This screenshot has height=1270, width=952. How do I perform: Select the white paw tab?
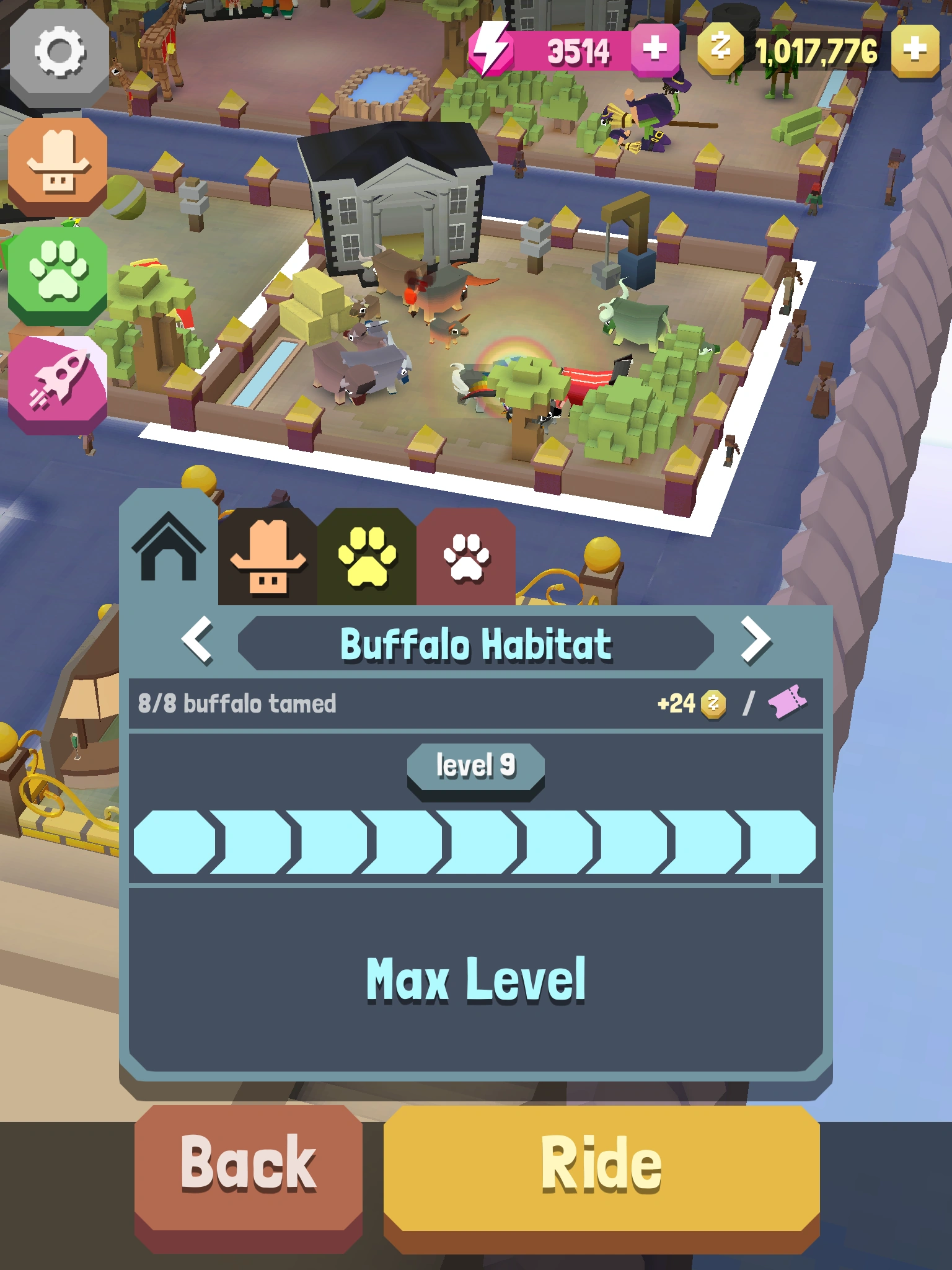click(466, 558)
